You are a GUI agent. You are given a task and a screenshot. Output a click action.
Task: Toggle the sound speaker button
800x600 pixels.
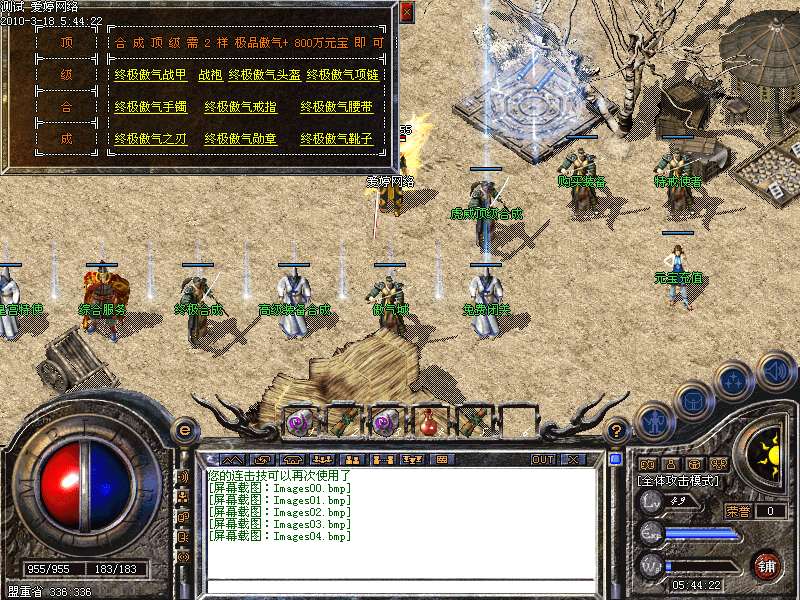tap(776, 370)
